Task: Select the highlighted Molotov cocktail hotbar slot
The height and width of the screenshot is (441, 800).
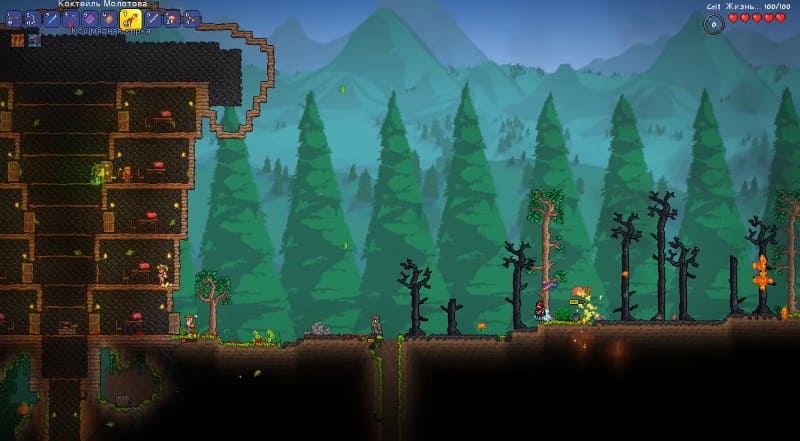Action: pyautogui.click(x=130, y=18)
